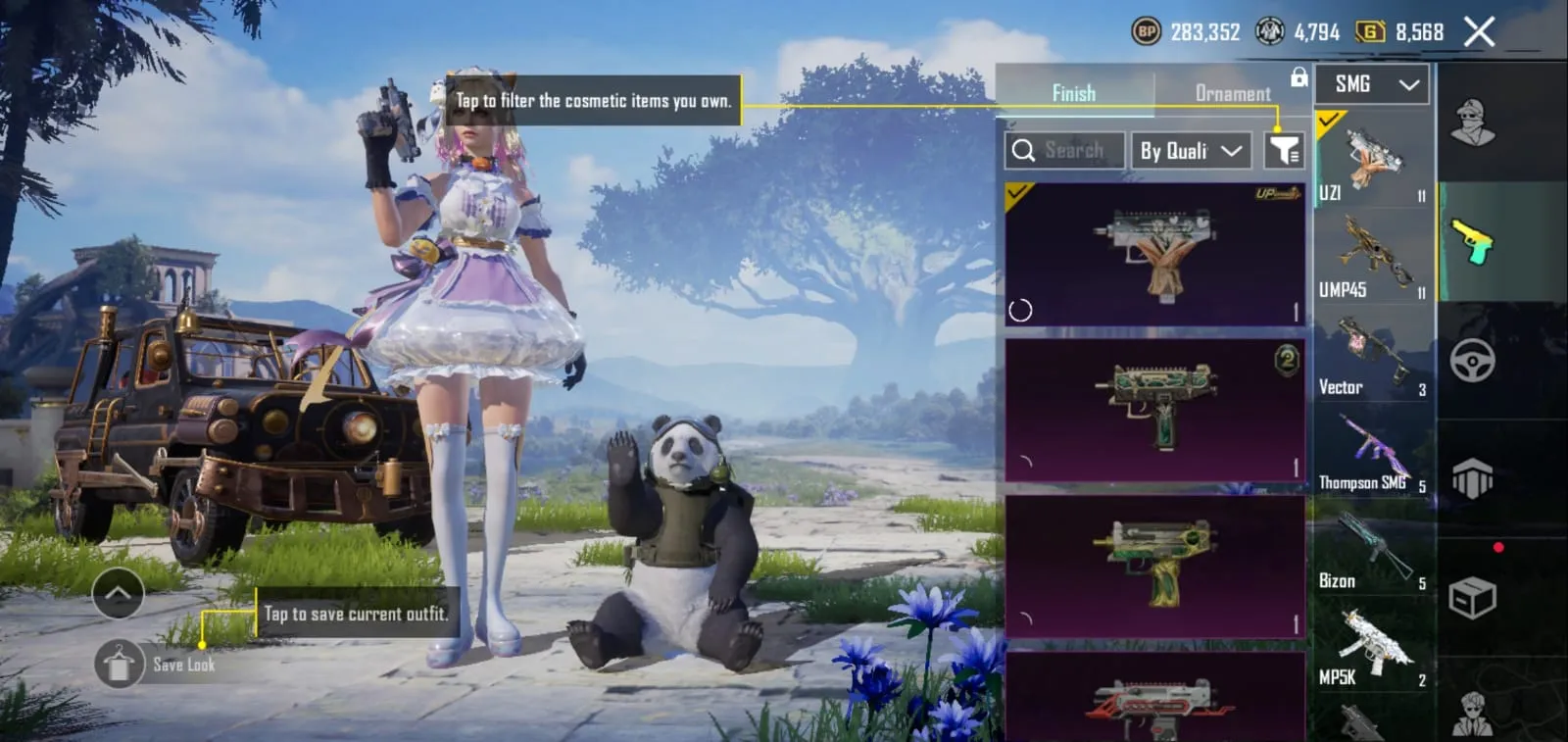
Task: Toggle the lock icon above Ornament tab
Action: point(1298,75)
